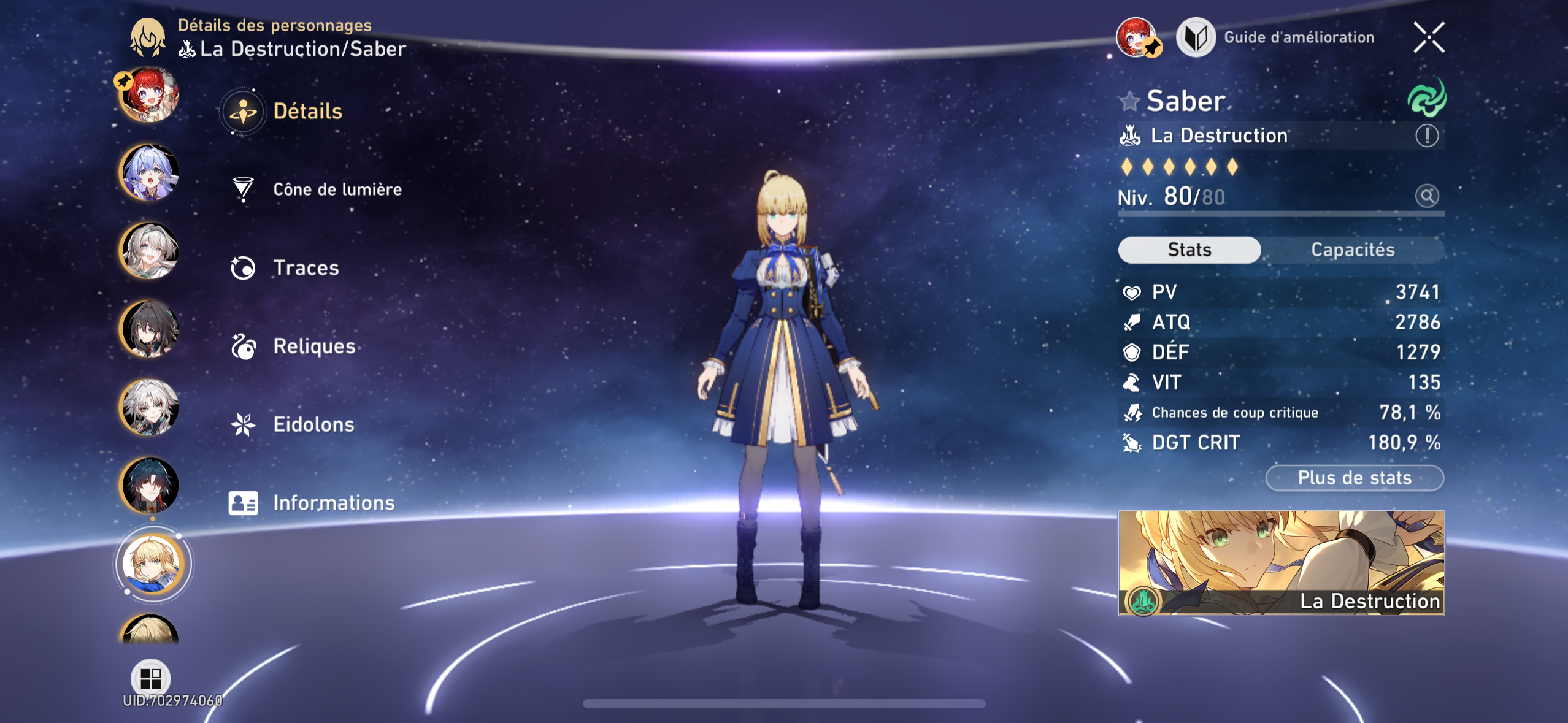1568x723 pixels.
Task: Choose the blue-haired character portrait
Action: (149, 173)
